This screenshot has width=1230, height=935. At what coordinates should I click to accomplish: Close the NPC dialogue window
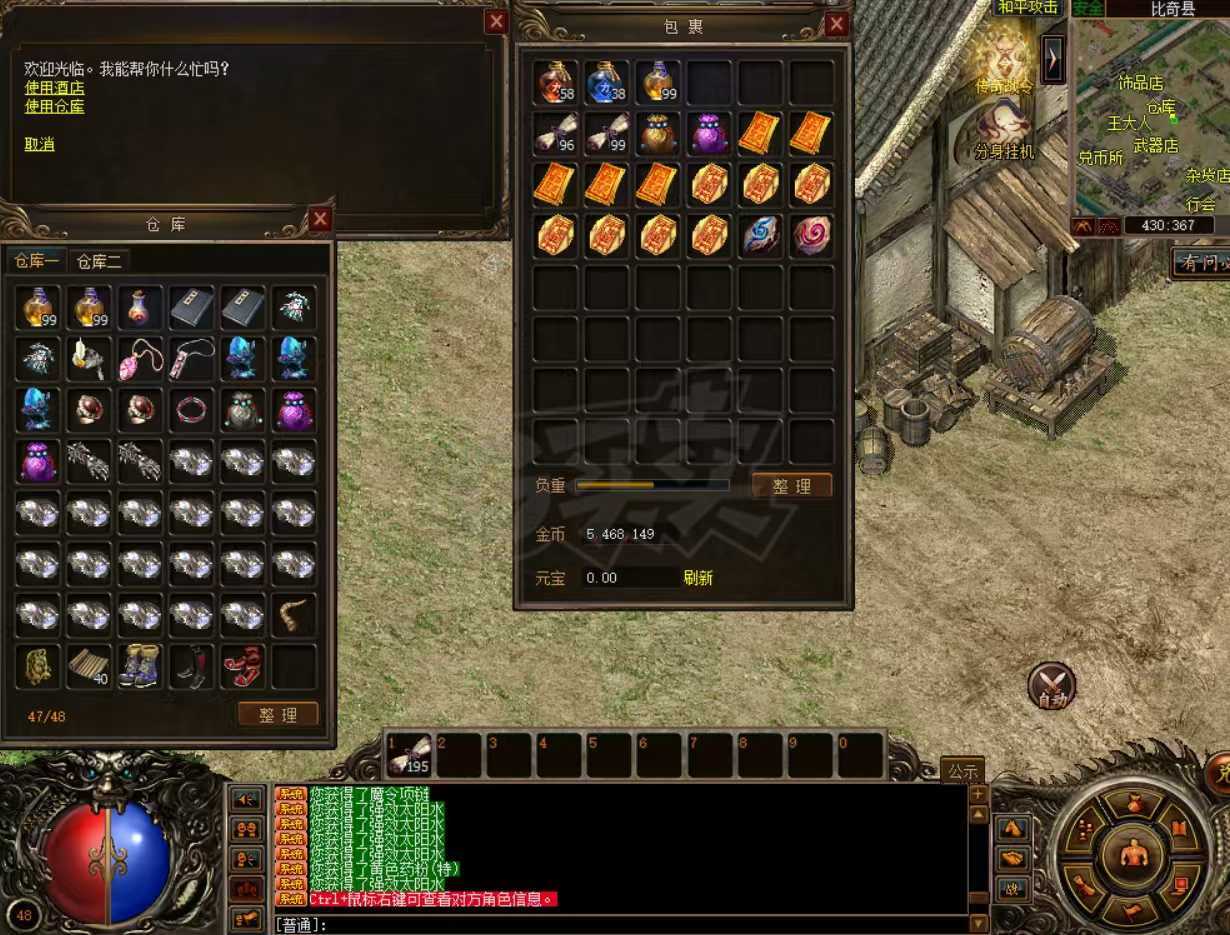[496, 22]
